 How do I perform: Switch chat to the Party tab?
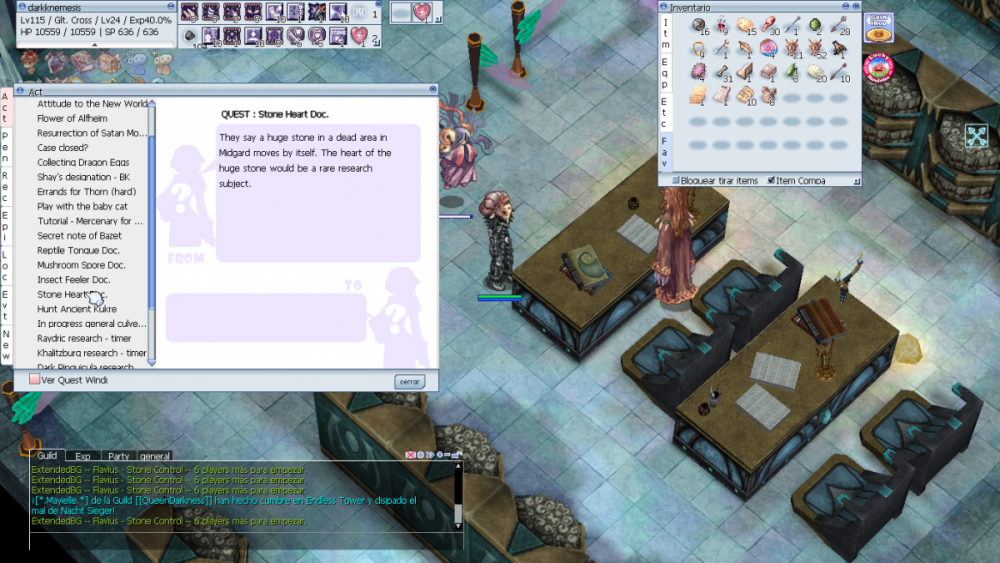[118, 455]
